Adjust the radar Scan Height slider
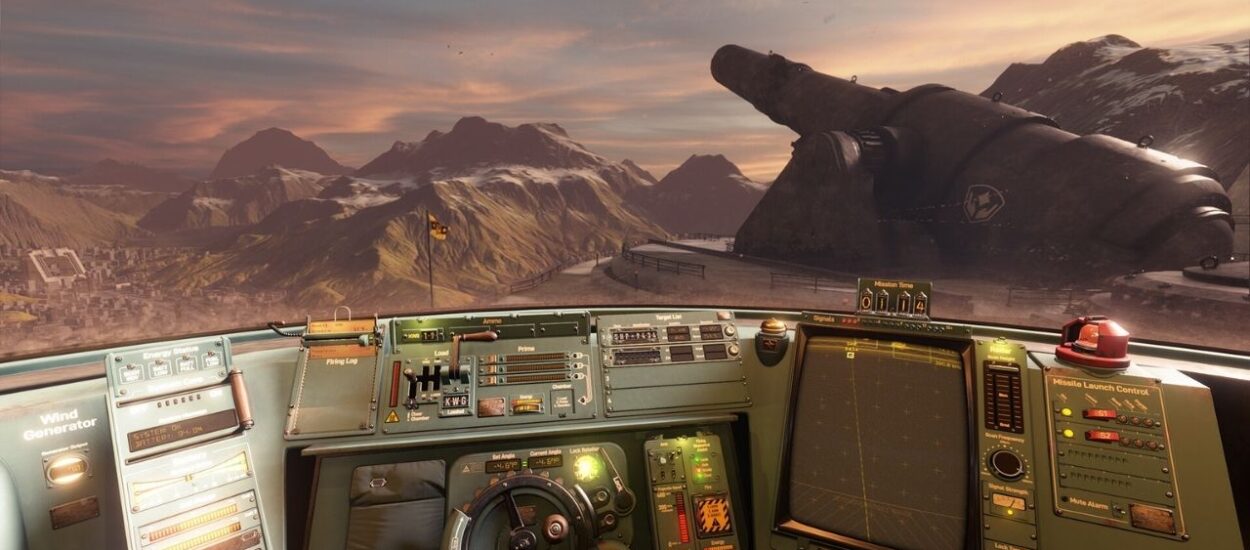The height and width of the screenshot is (550, 1250). tap(1003, 395)
